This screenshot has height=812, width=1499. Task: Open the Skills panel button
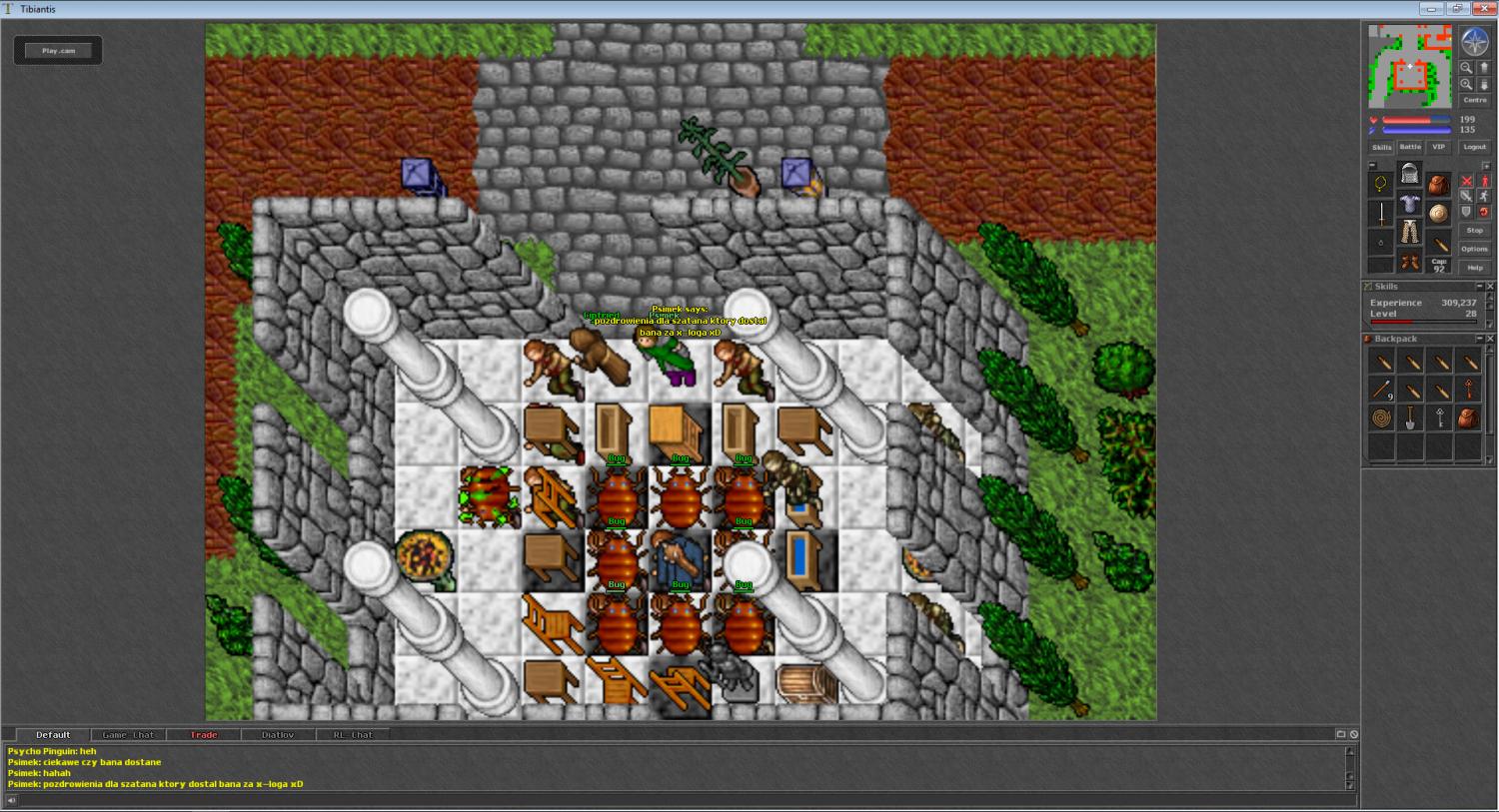[x=1381, y=147]
